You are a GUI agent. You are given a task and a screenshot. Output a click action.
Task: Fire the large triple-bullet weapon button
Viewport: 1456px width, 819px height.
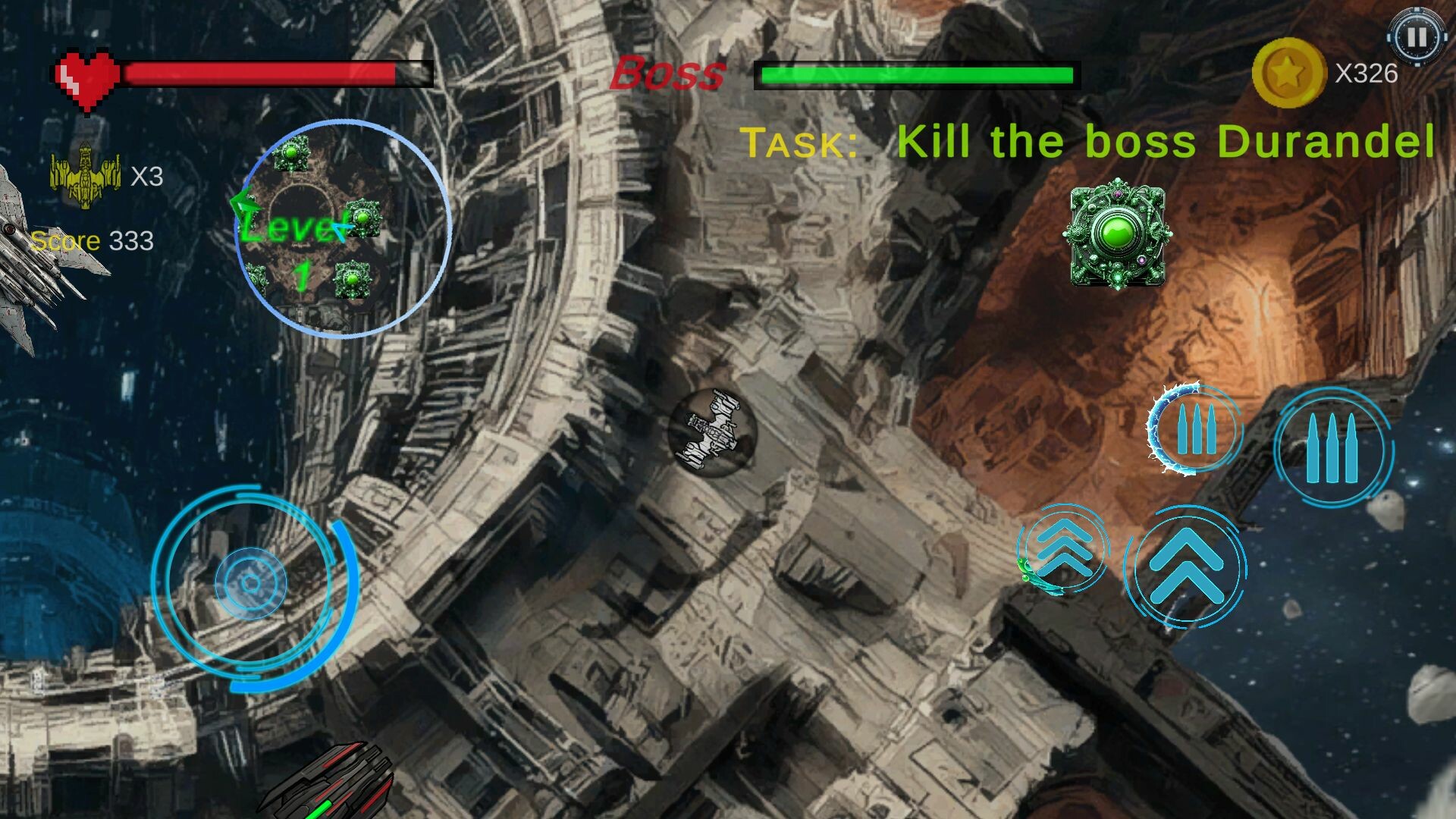point(1332,448)
